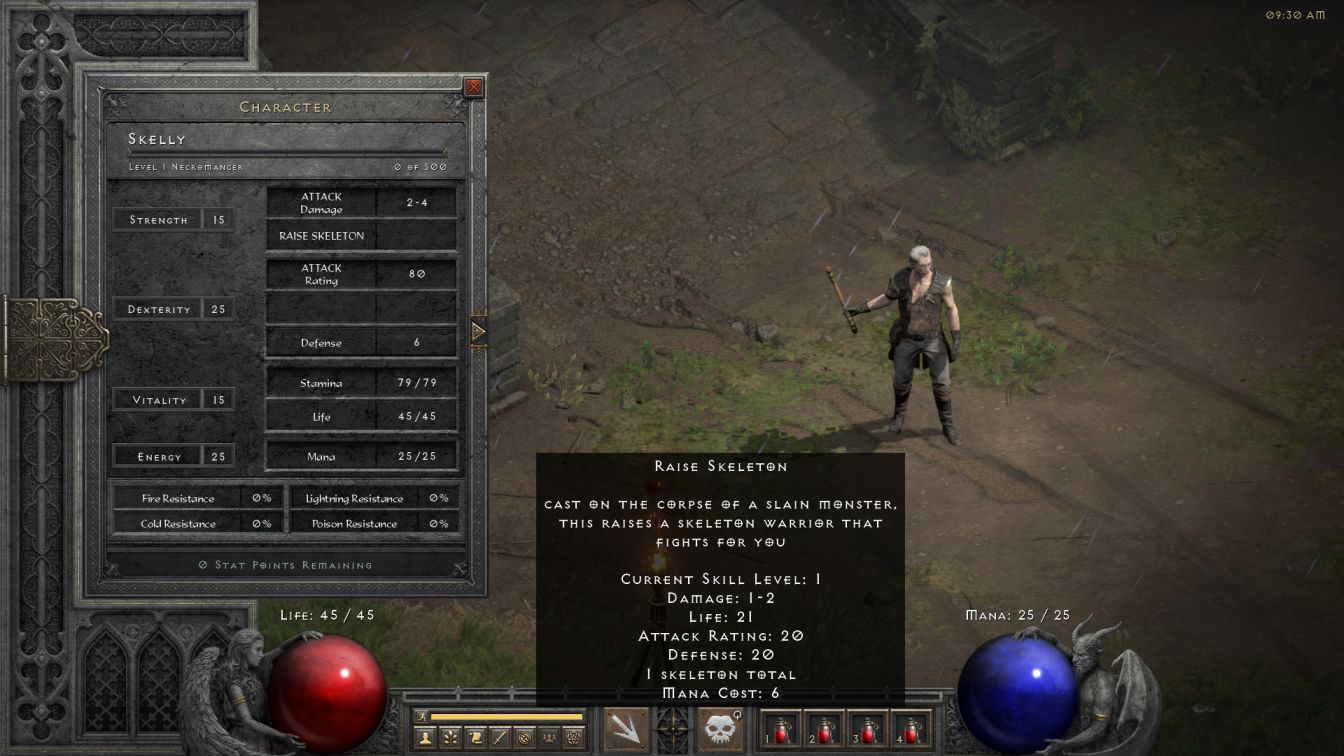The image size is (1344, 756).
Task: Open the character screen bust icon
Action: click(x=426, y=738)
